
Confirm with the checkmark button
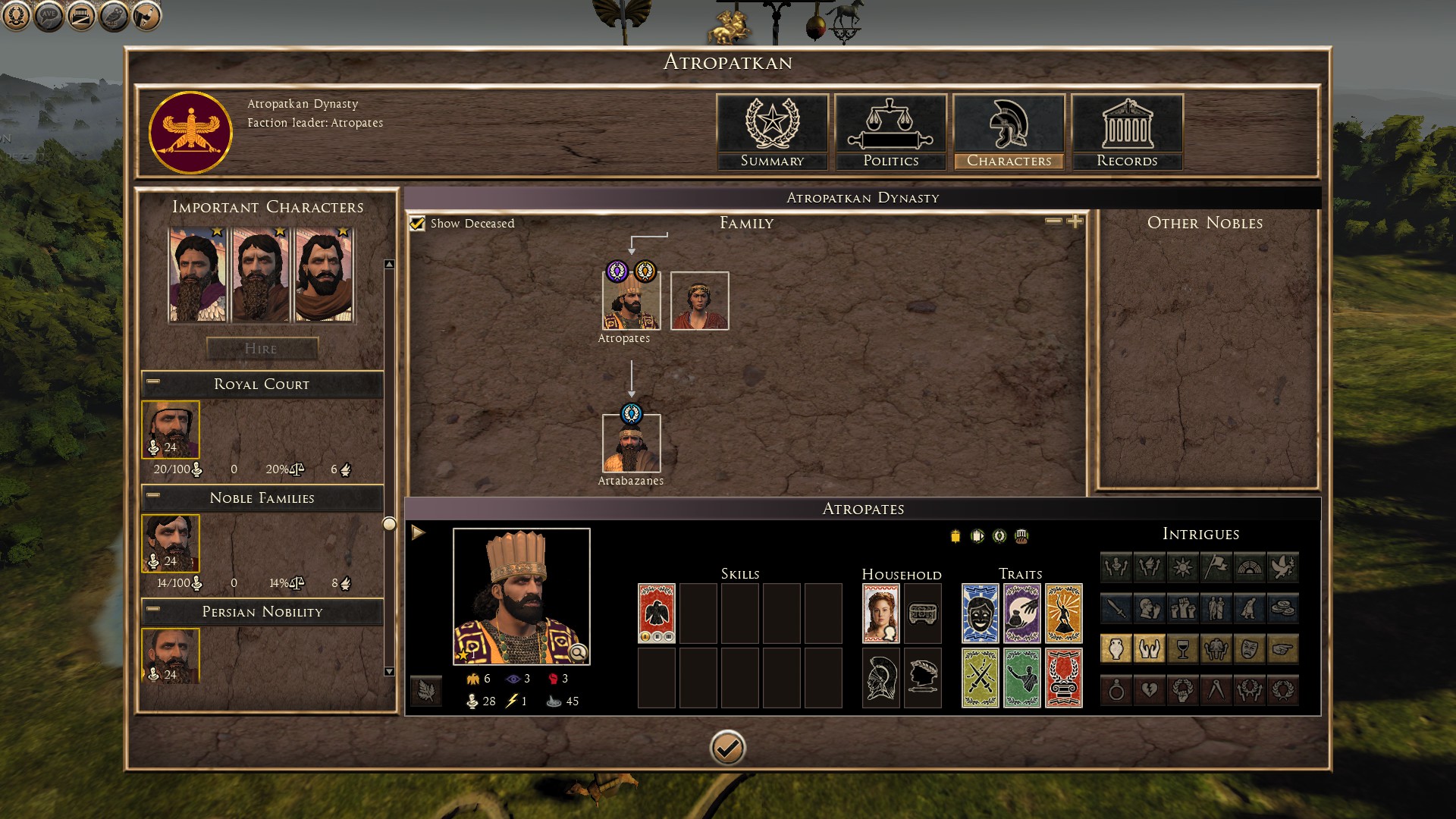727,748
